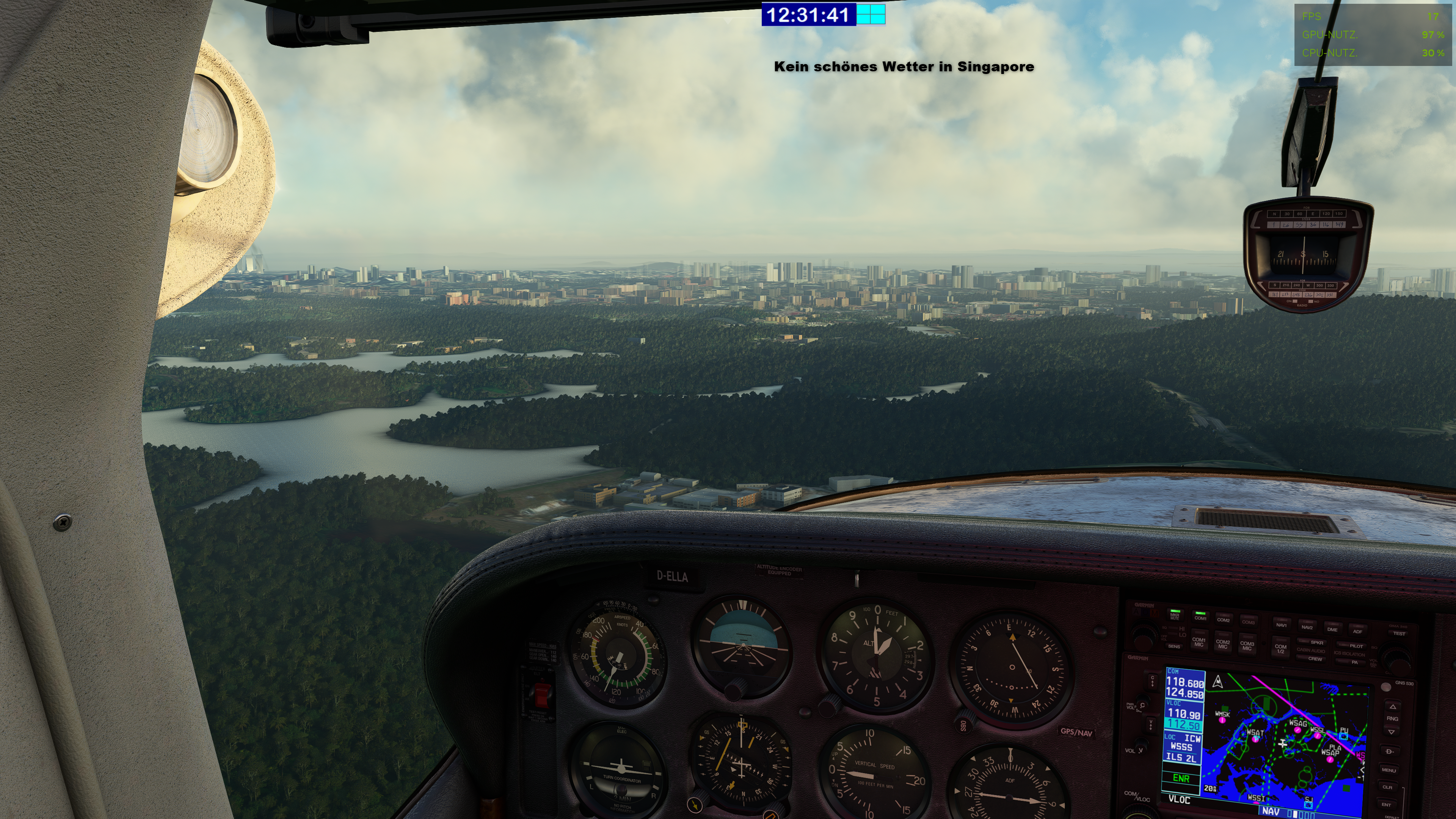Increase GPS map range with up arrow
The width and height of the screenshot is (1456, 819).
click(x=1392, y=707)
